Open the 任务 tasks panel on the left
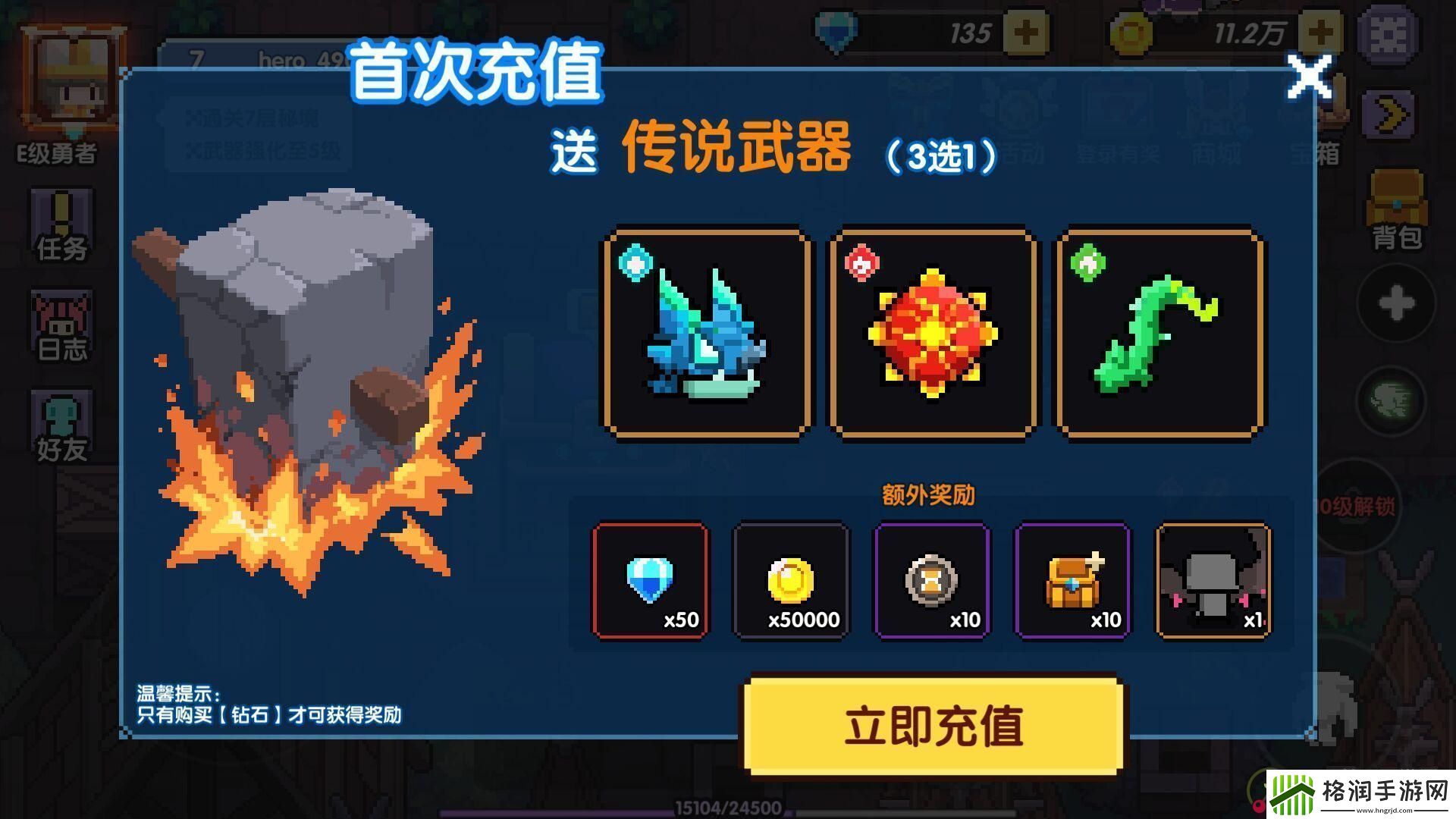1456x819 pixels. 61,227
